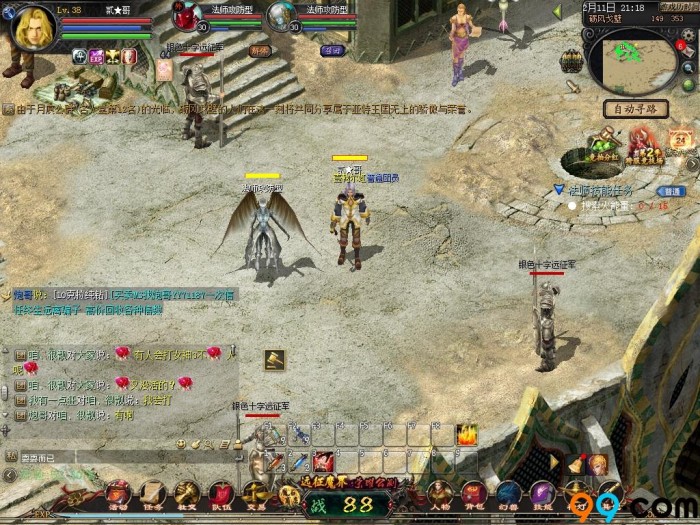Select the red demon pet portrait
The image size is (700, 525).
point(187,16)
